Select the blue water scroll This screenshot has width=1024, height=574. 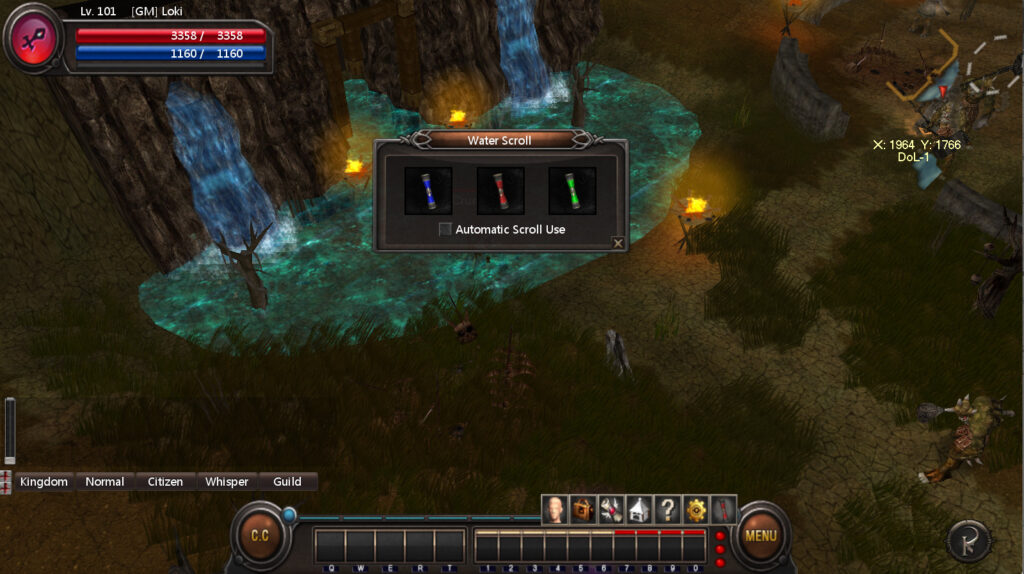coord(428,190)
